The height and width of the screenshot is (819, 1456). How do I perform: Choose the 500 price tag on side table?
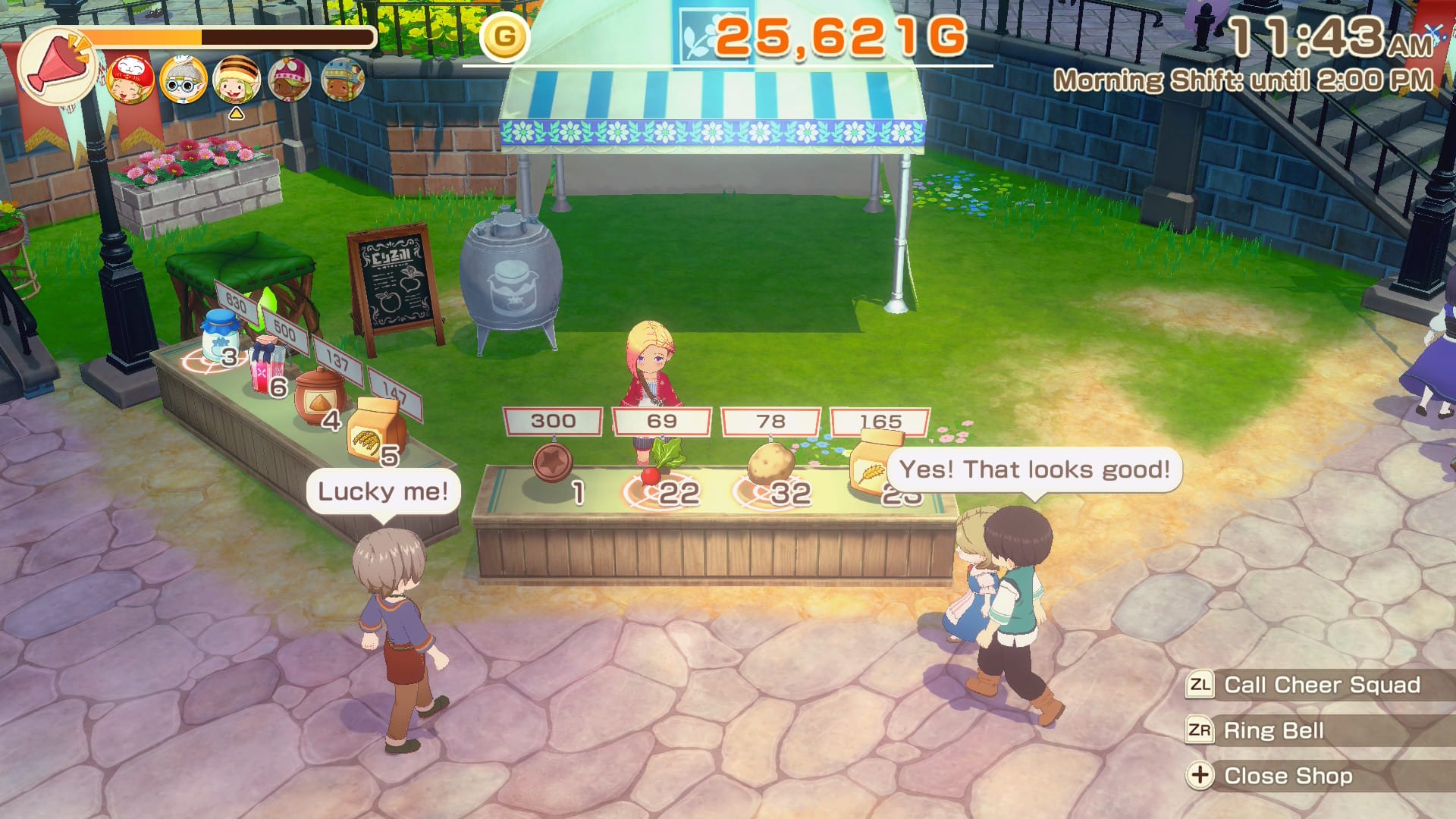pyautogui.click(x=285, y=331)
